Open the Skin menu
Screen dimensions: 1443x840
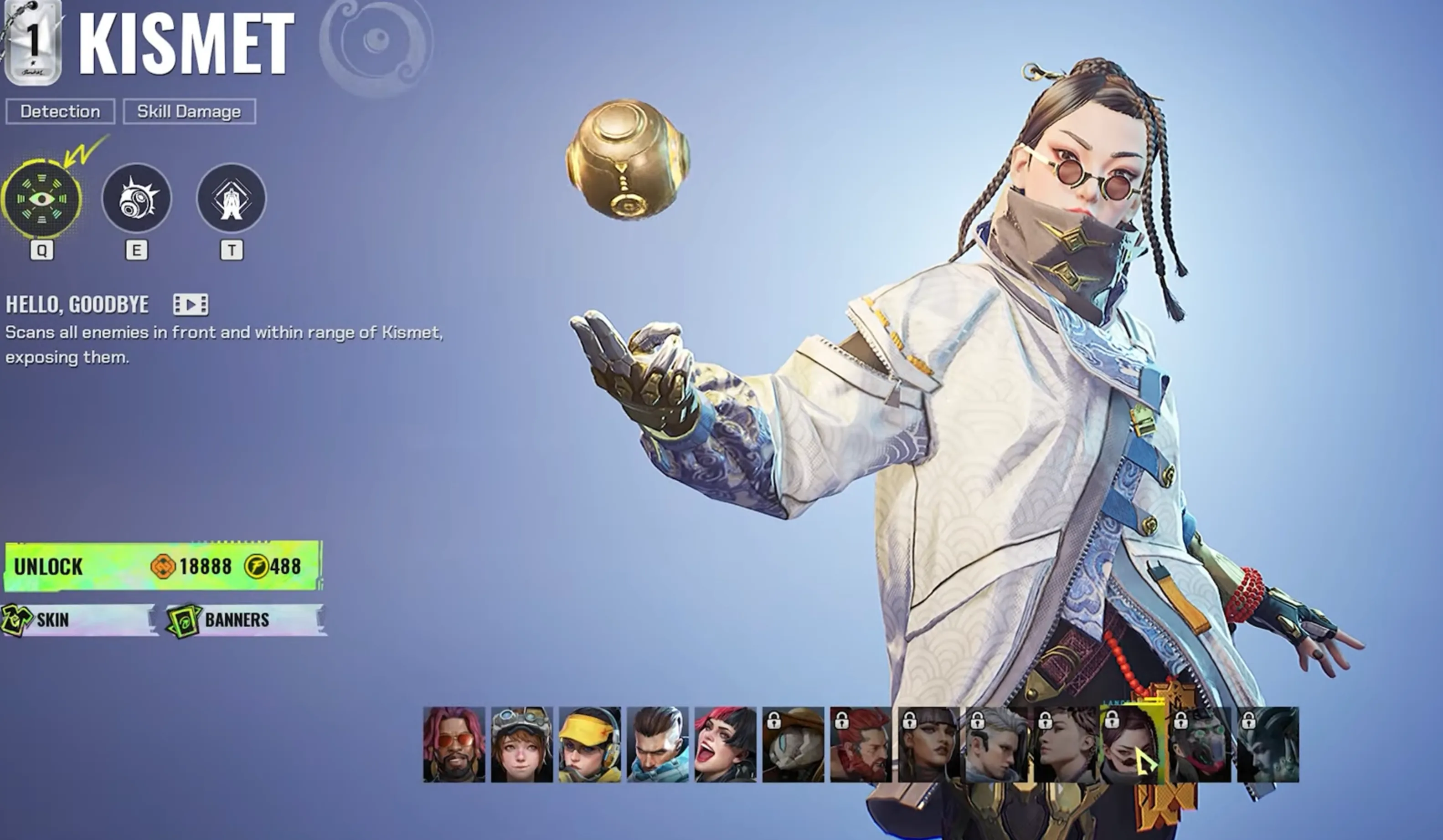[79, 620]
